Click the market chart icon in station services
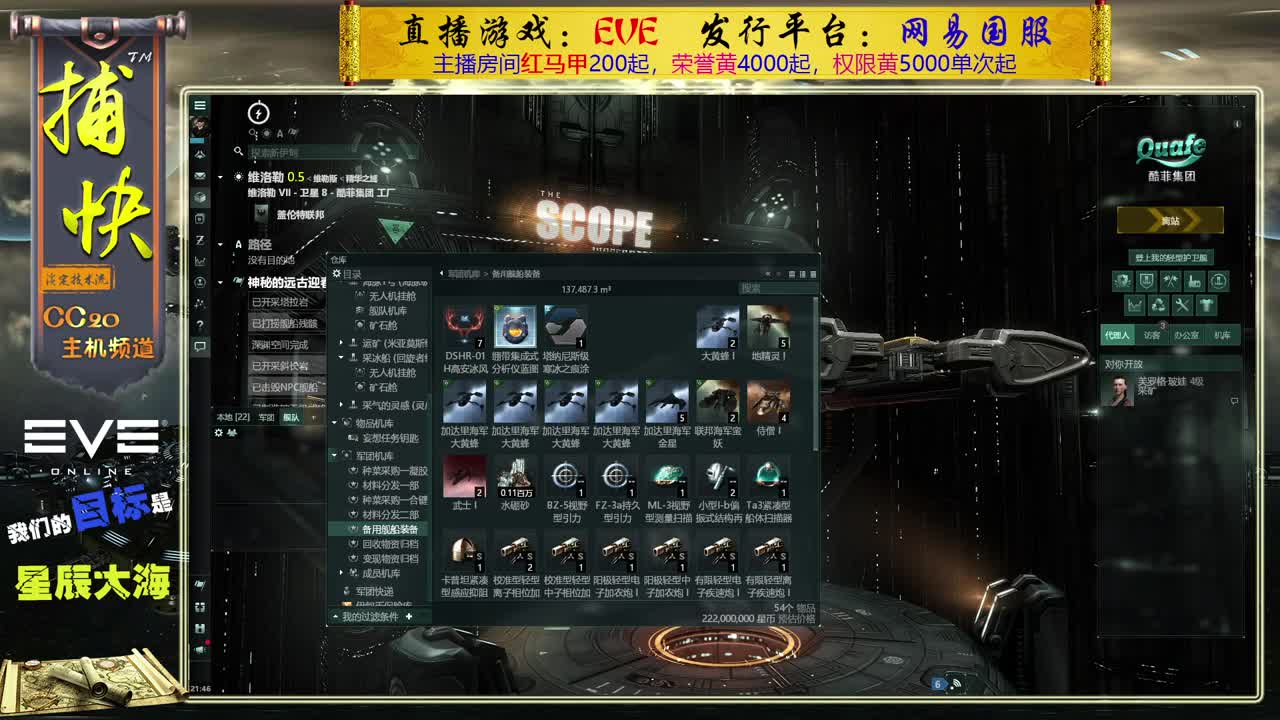The width and height of the screenshot is (1280, 720). (x=1134, y=304)
